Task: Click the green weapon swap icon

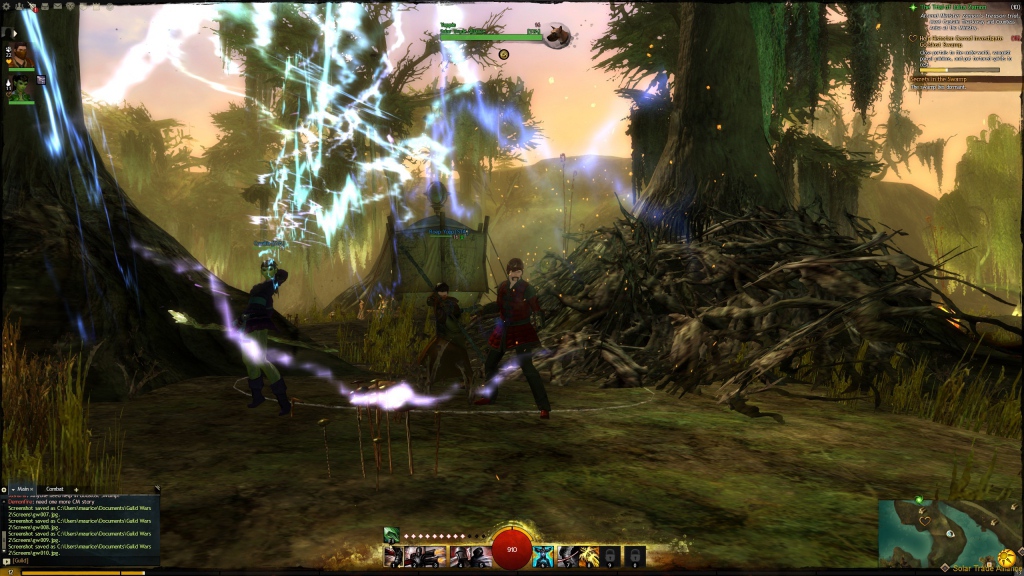Action: tap(392, 534)
